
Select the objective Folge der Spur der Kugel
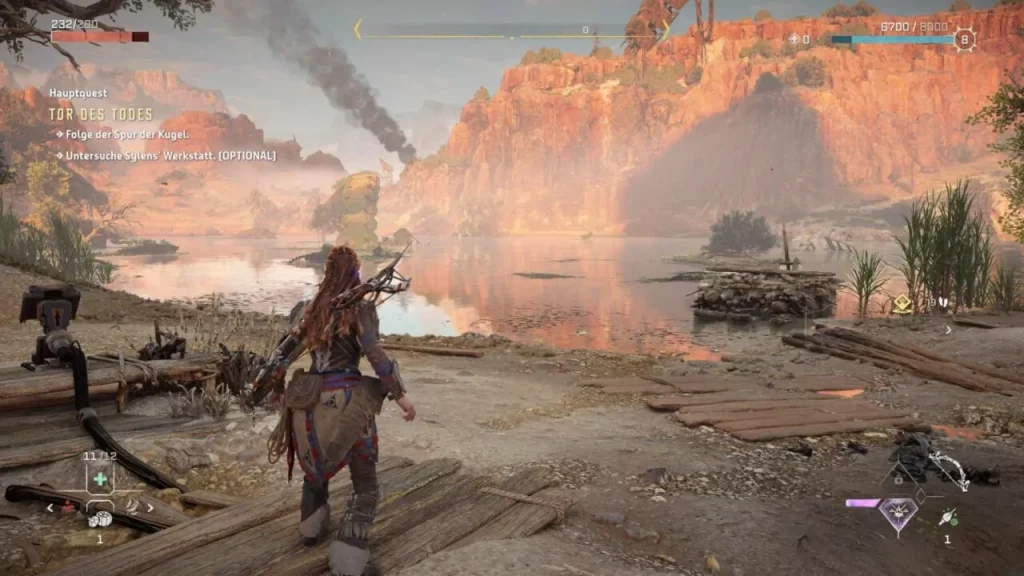pyautogui.click(x=126, y=135)
